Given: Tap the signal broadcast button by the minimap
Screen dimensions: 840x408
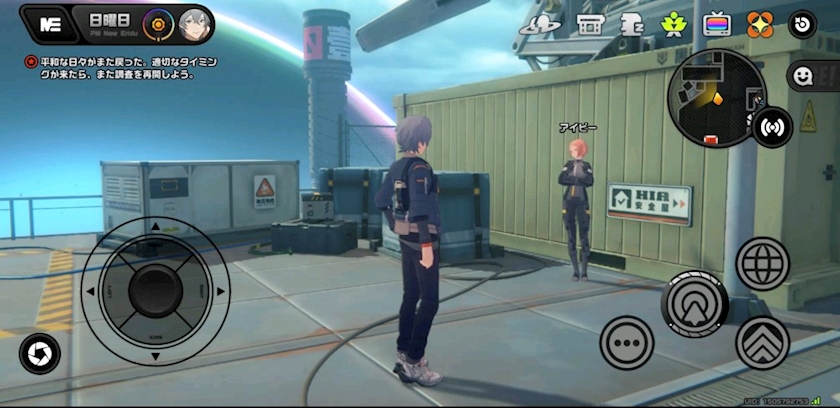Looking at the screenshot, I should point(772,127).
